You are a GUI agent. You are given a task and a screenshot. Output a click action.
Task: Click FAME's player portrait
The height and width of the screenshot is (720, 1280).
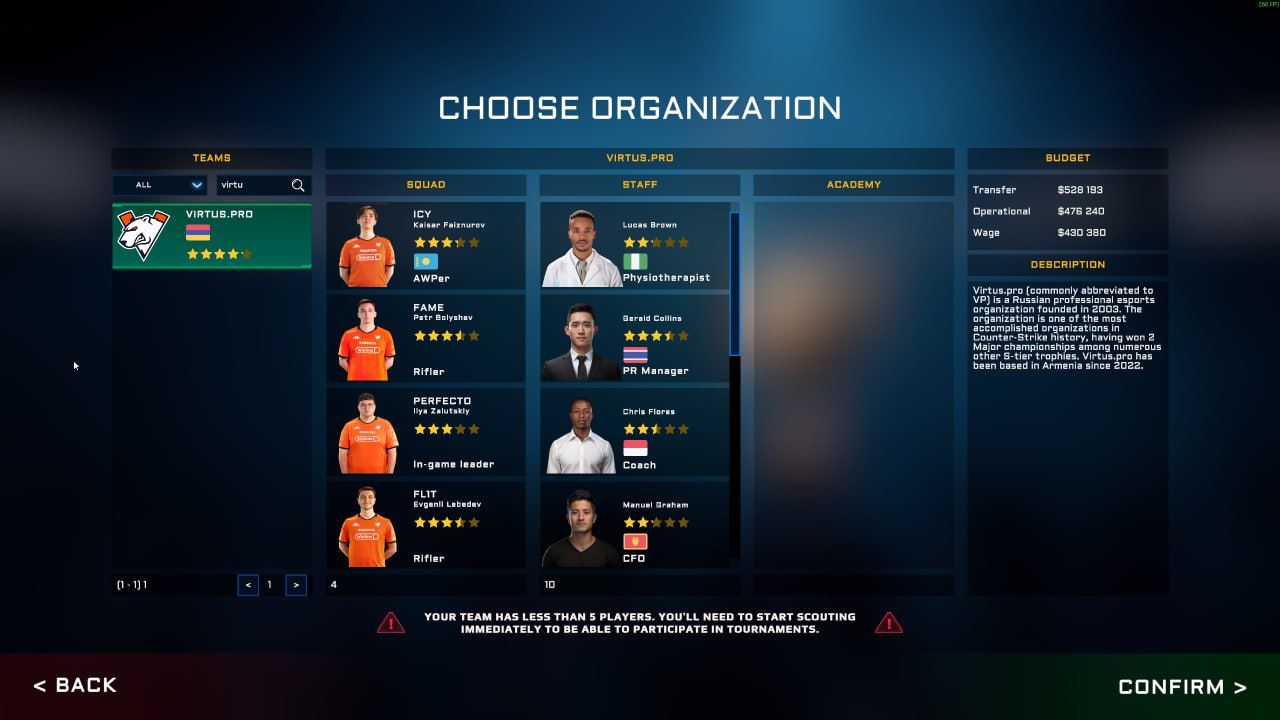tap(365, 336)
